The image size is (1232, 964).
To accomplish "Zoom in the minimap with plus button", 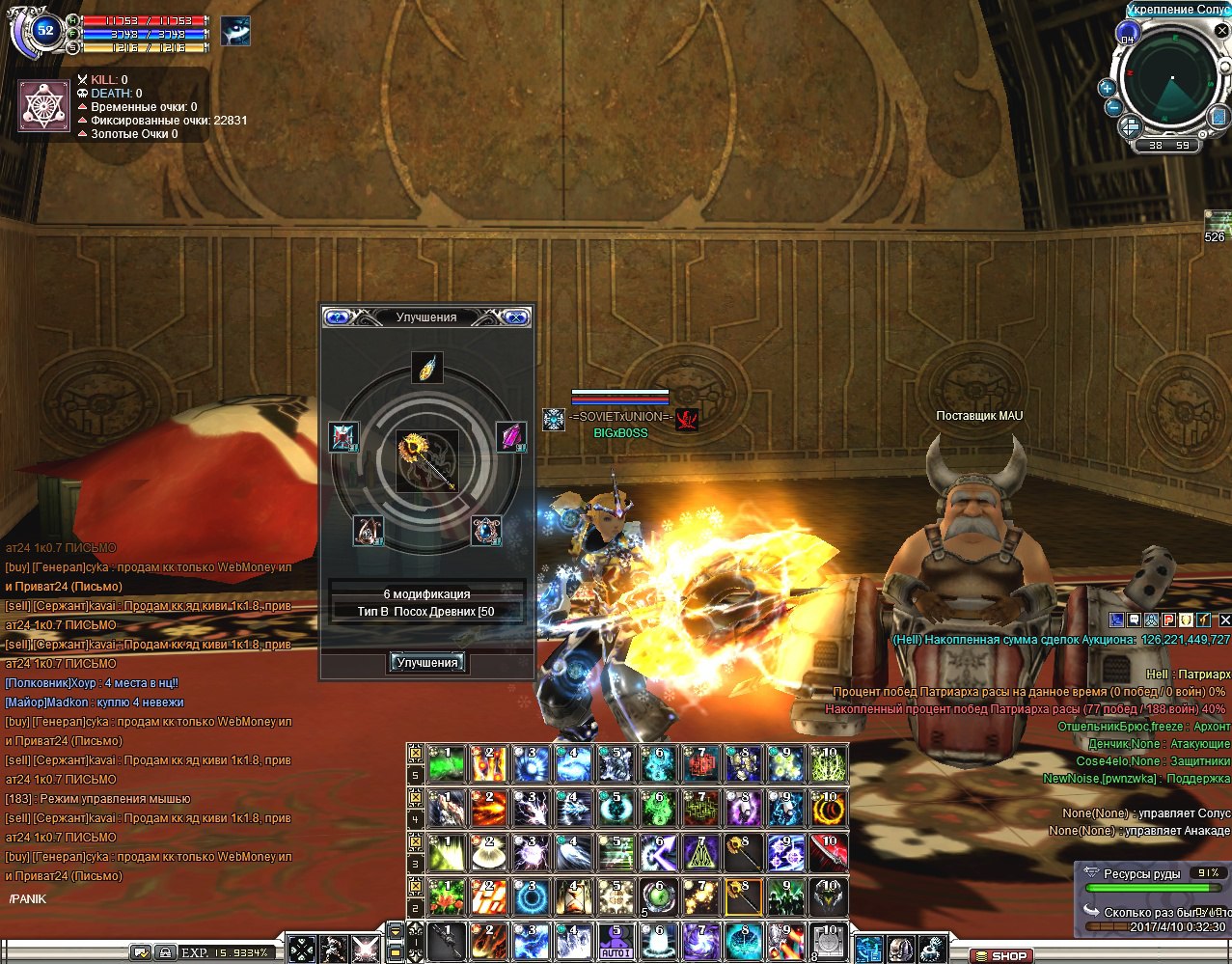I will pos(1107,88).
